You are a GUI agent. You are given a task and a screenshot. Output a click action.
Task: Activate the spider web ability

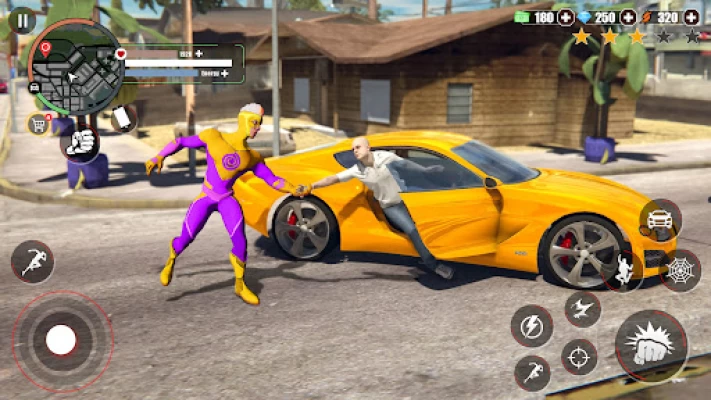(x=680, y=270)
